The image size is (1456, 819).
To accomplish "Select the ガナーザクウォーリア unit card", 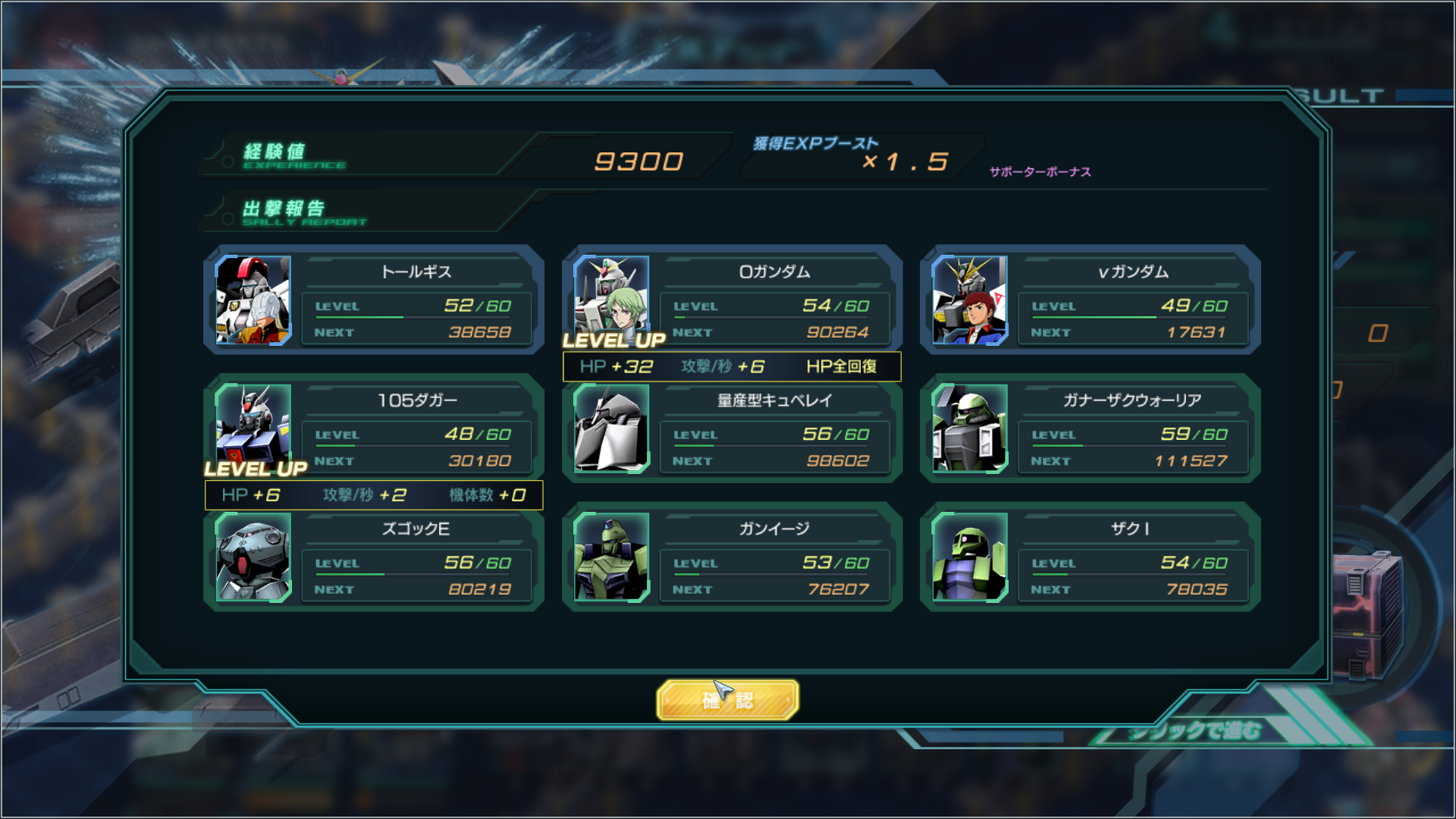I will [1090, 428].
